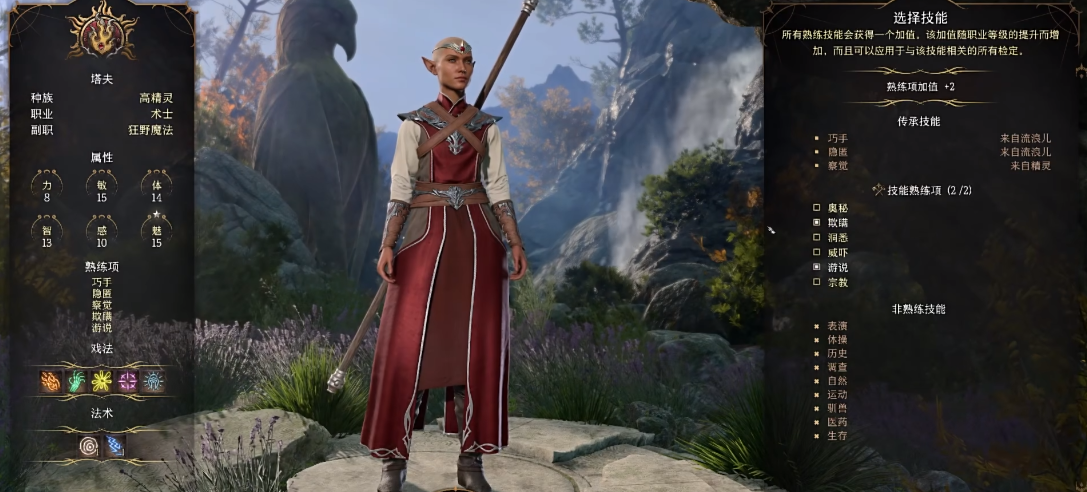The width and height of the screenshot is (1087, 492).
Task: Pick the blue glowing cantrip icon
Action: tap(154, 380)
